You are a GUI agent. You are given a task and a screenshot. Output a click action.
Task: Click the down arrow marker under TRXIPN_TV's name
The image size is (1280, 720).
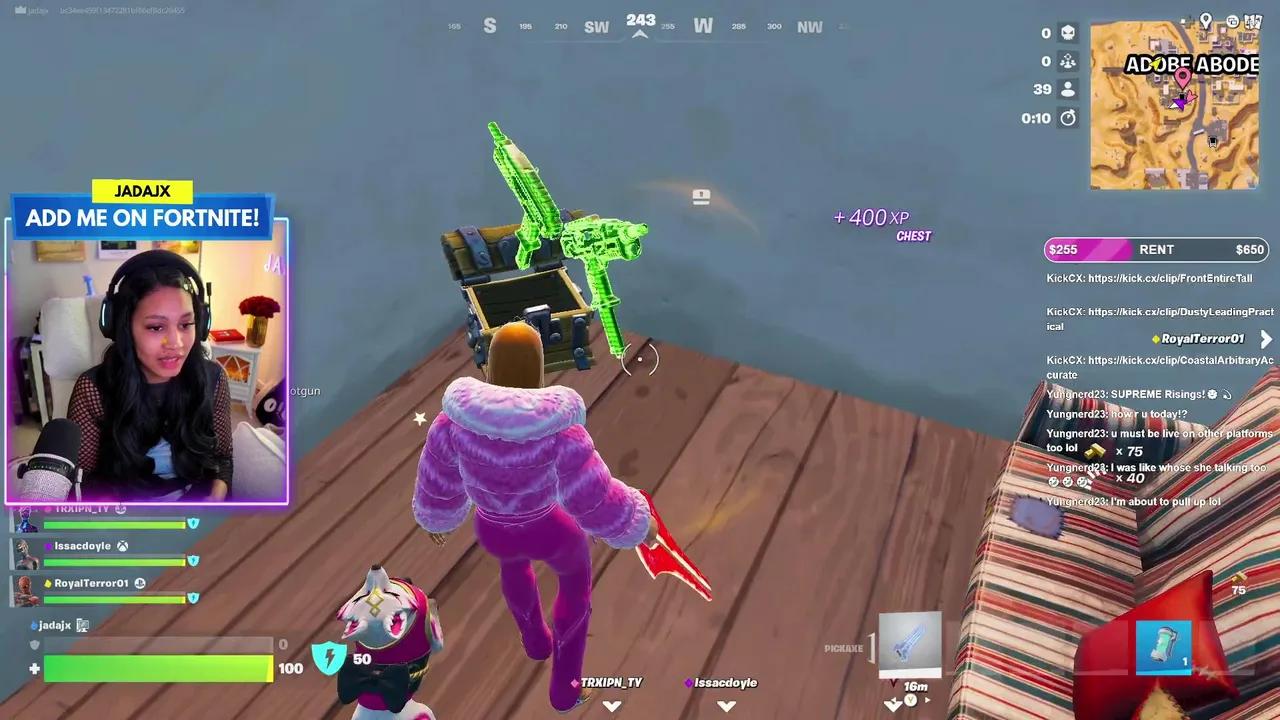coord(611,705)
